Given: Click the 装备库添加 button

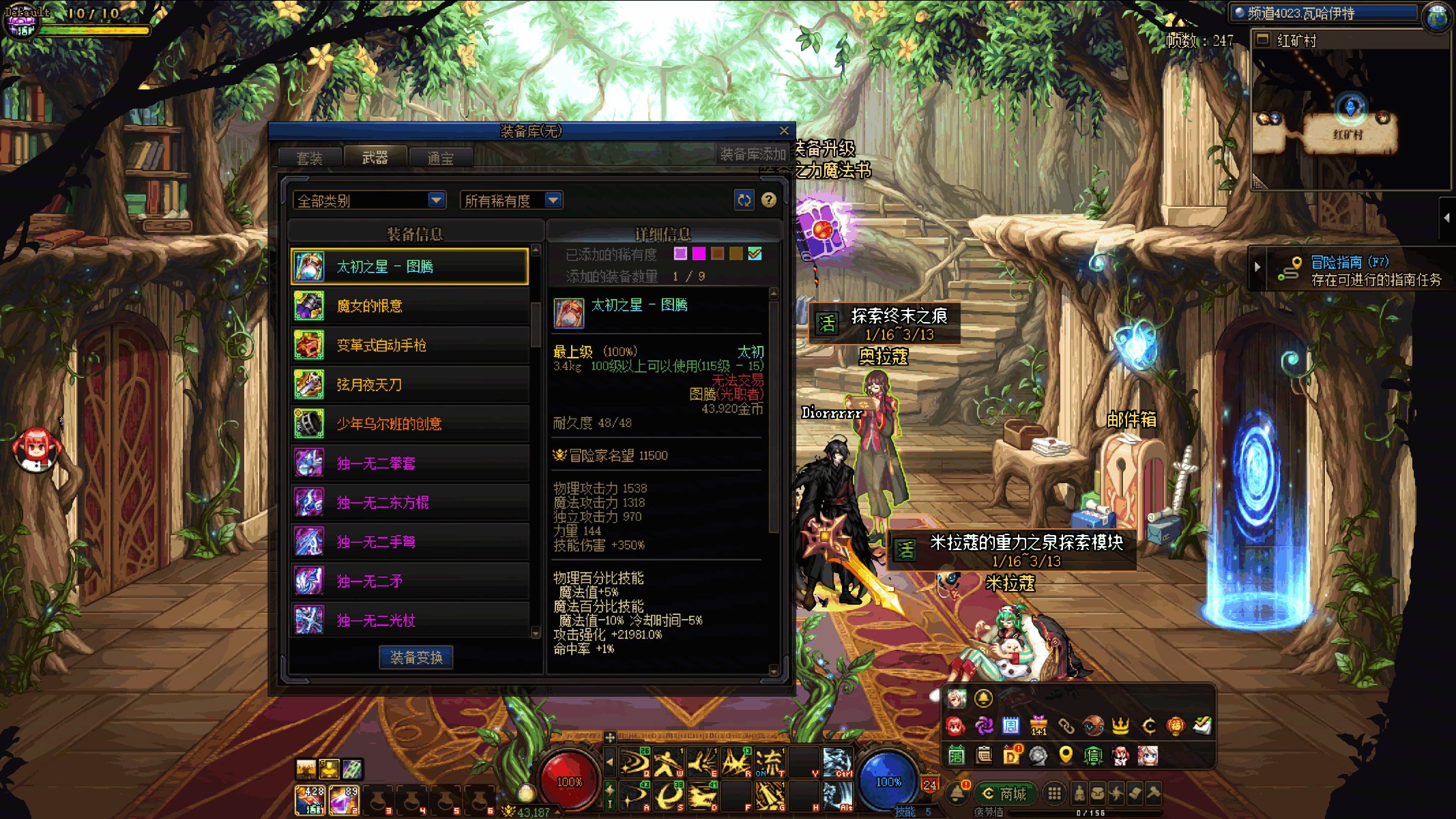Looking at the screenshot, I should click(753, 155).
